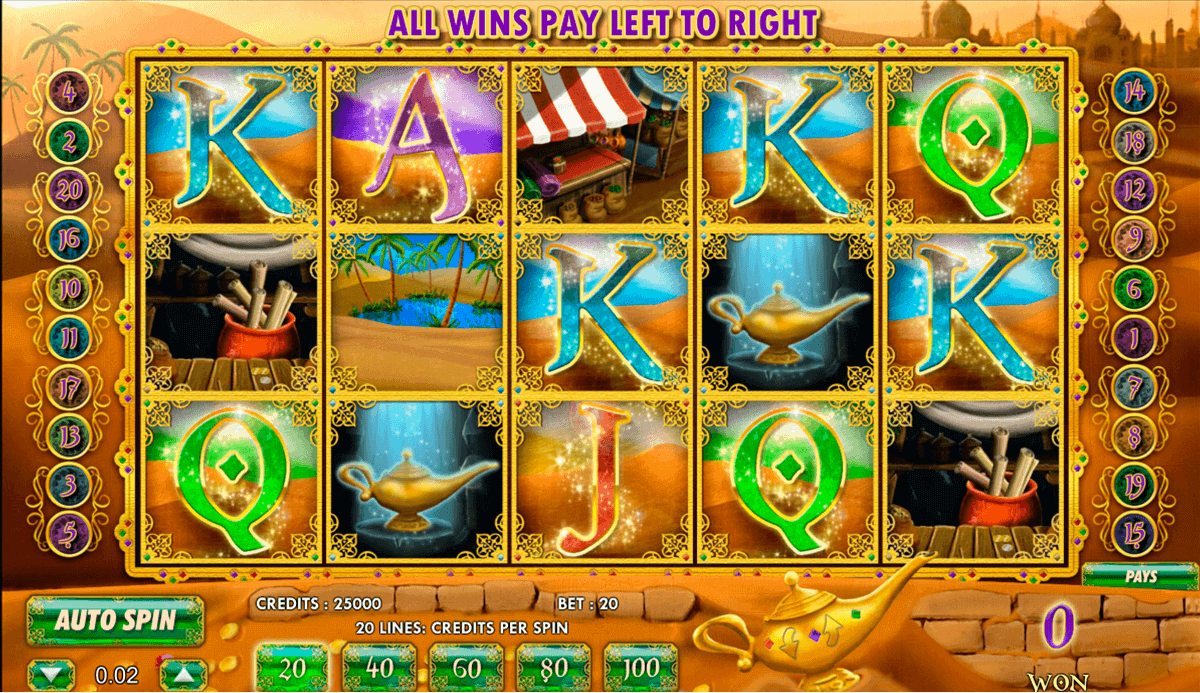Image resolution: width=1200 pixels, height=693 pixels.
Task: Click payline 18 marker
Action: tap(1134, 142)
